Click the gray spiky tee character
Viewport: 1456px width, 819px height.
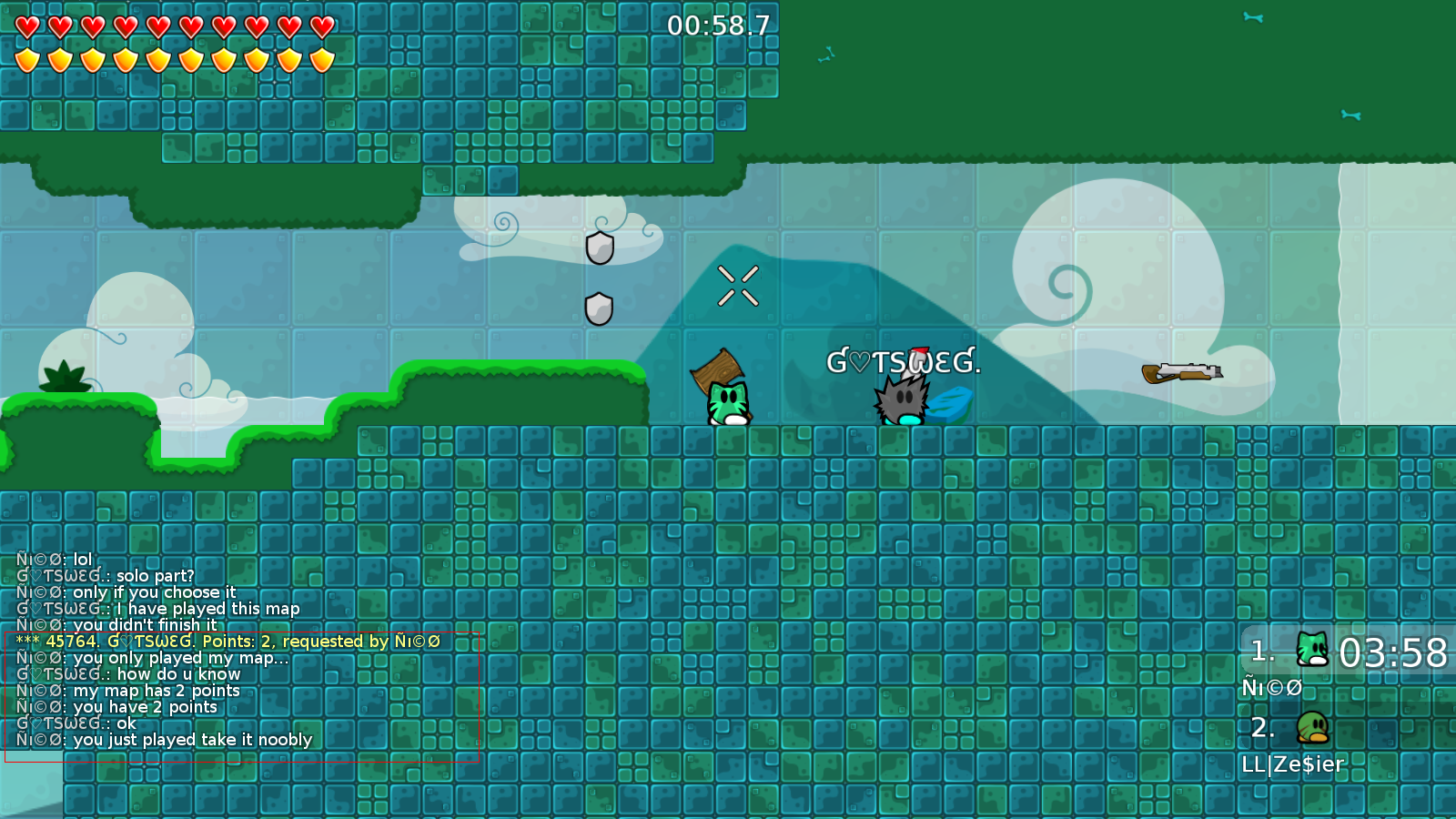point(901,400)
